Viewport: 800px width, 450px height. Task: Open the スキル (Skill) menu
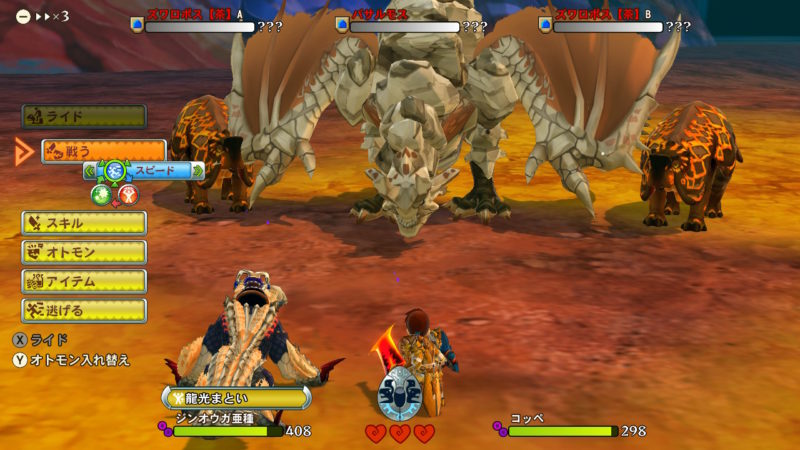84,223
